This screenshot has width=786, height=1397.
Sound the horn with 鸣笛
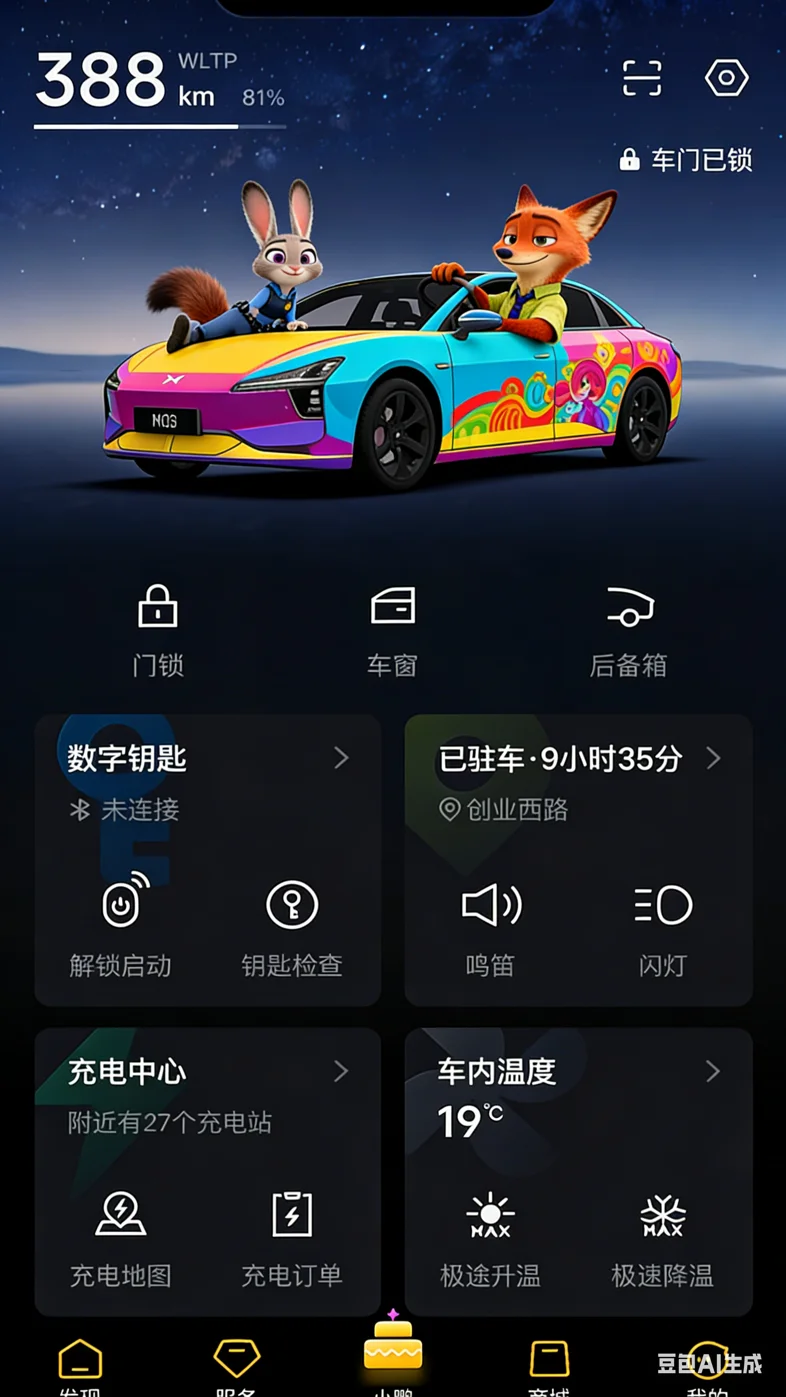(x=490, y=925)
